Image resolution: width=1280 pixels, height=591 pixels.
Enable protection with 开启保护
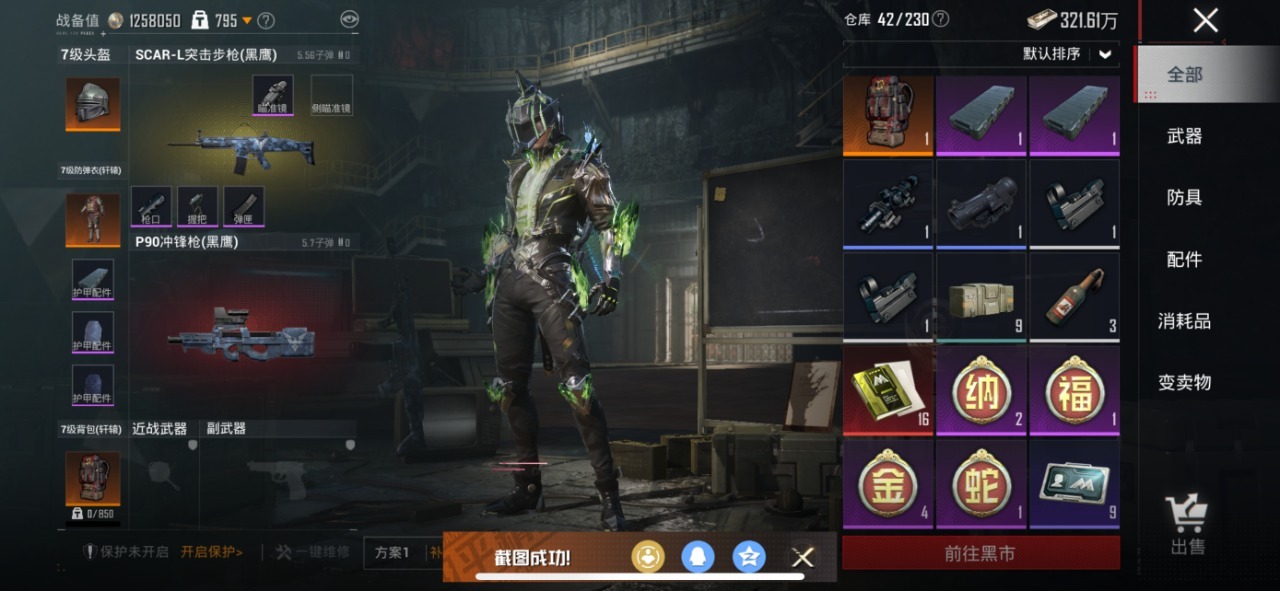211,552
